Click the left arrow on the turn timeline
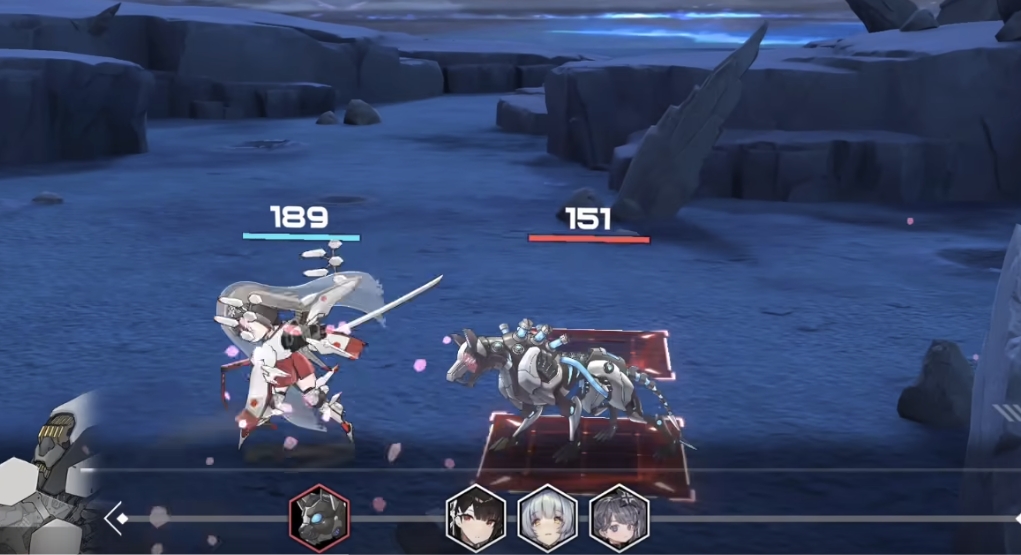1021x555 pixels. click(x=115, y=518)
